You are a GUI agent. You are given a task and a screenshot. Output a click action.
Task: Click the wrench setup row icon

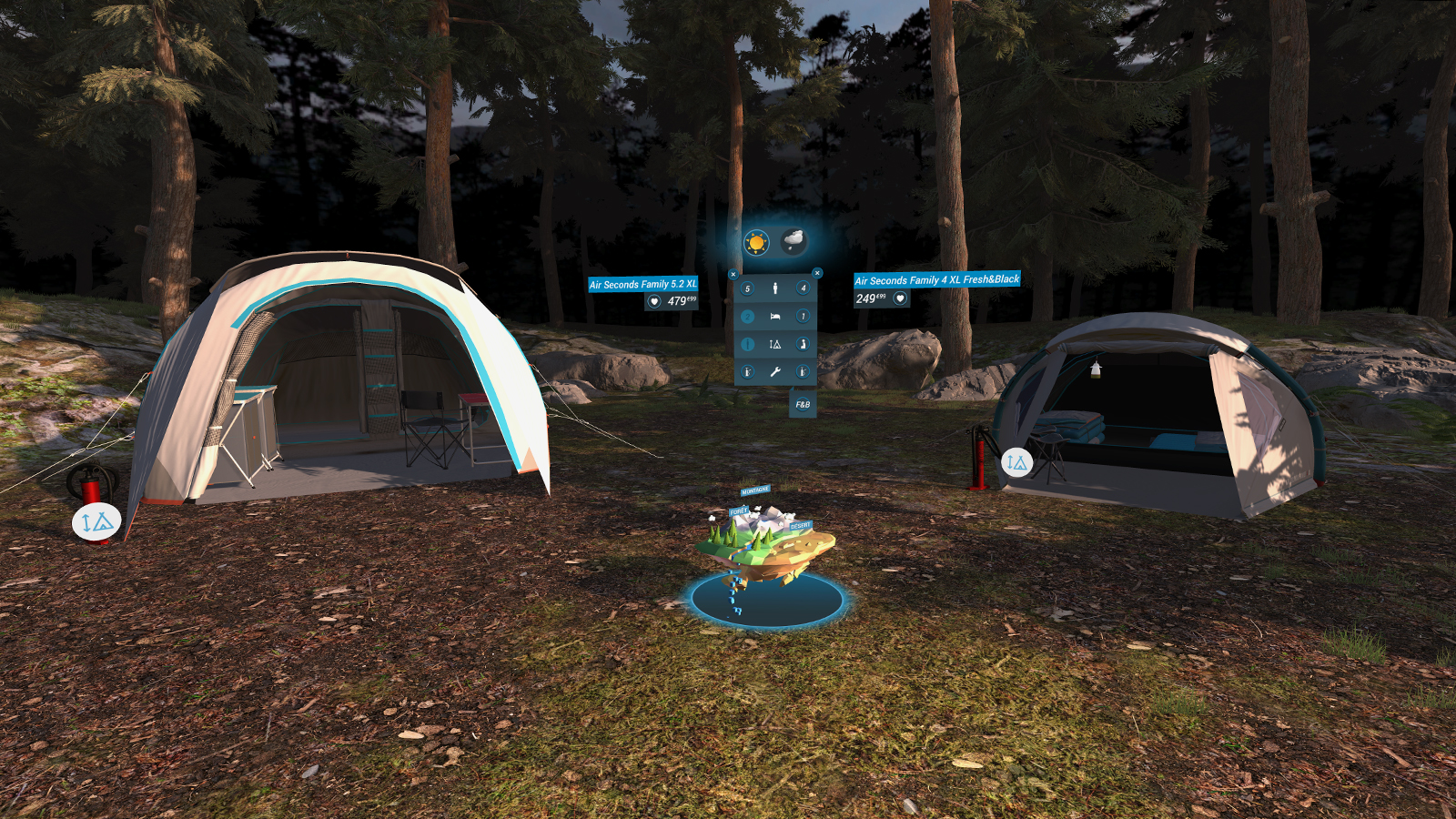[x=775, y=371]
